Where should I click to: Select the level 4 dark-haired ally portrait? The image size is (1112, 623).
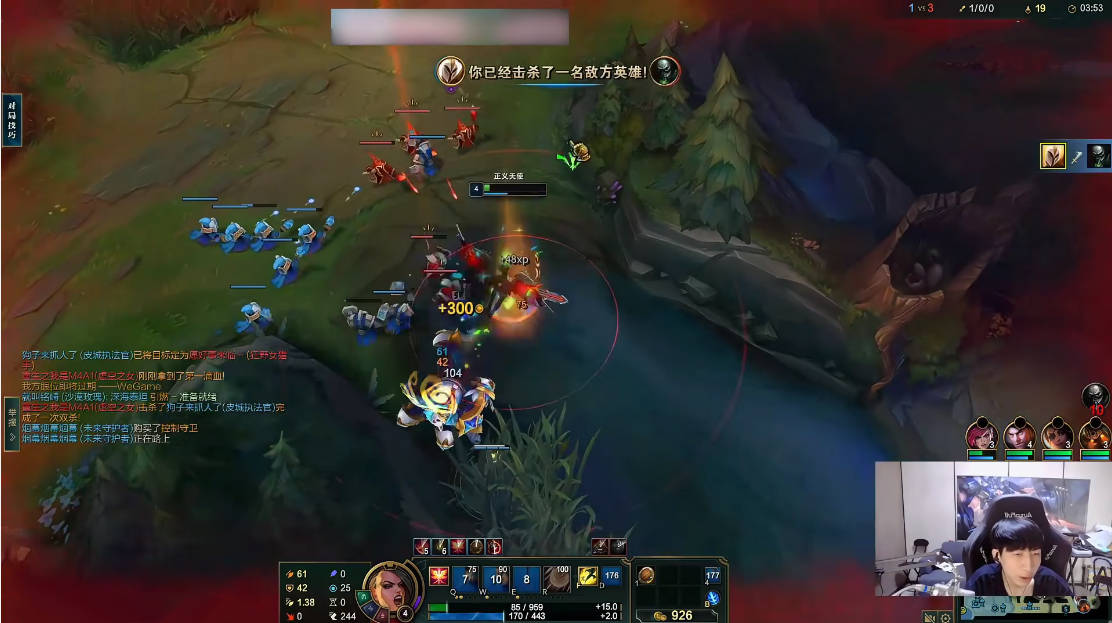click(1019, 435)
